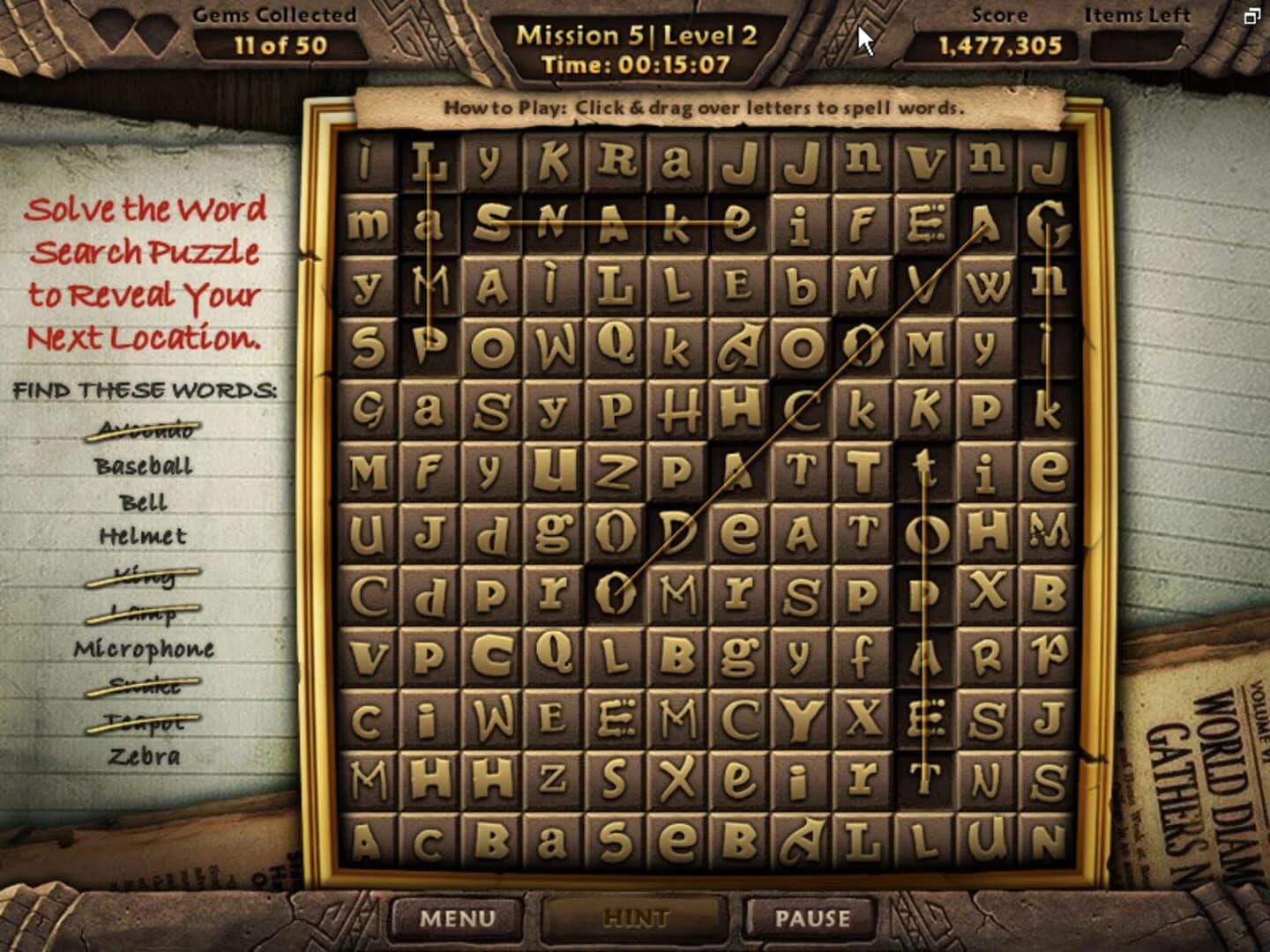
Task: Select the letter B starting BASEBALL bottom row
Action: pos(491,837)
